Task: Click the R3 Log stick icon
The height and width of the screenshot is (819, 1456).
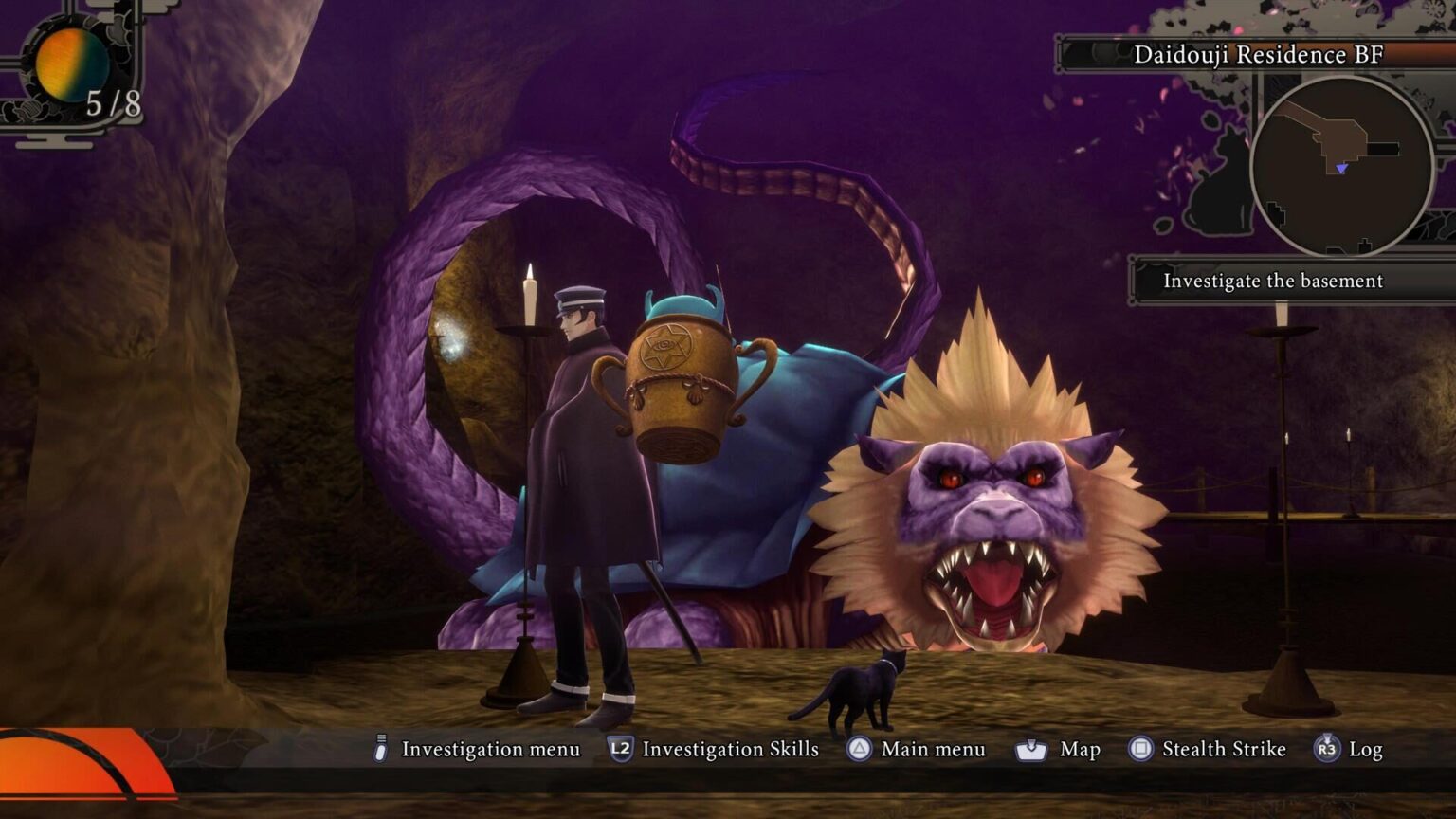Action: coord(1326,749)
